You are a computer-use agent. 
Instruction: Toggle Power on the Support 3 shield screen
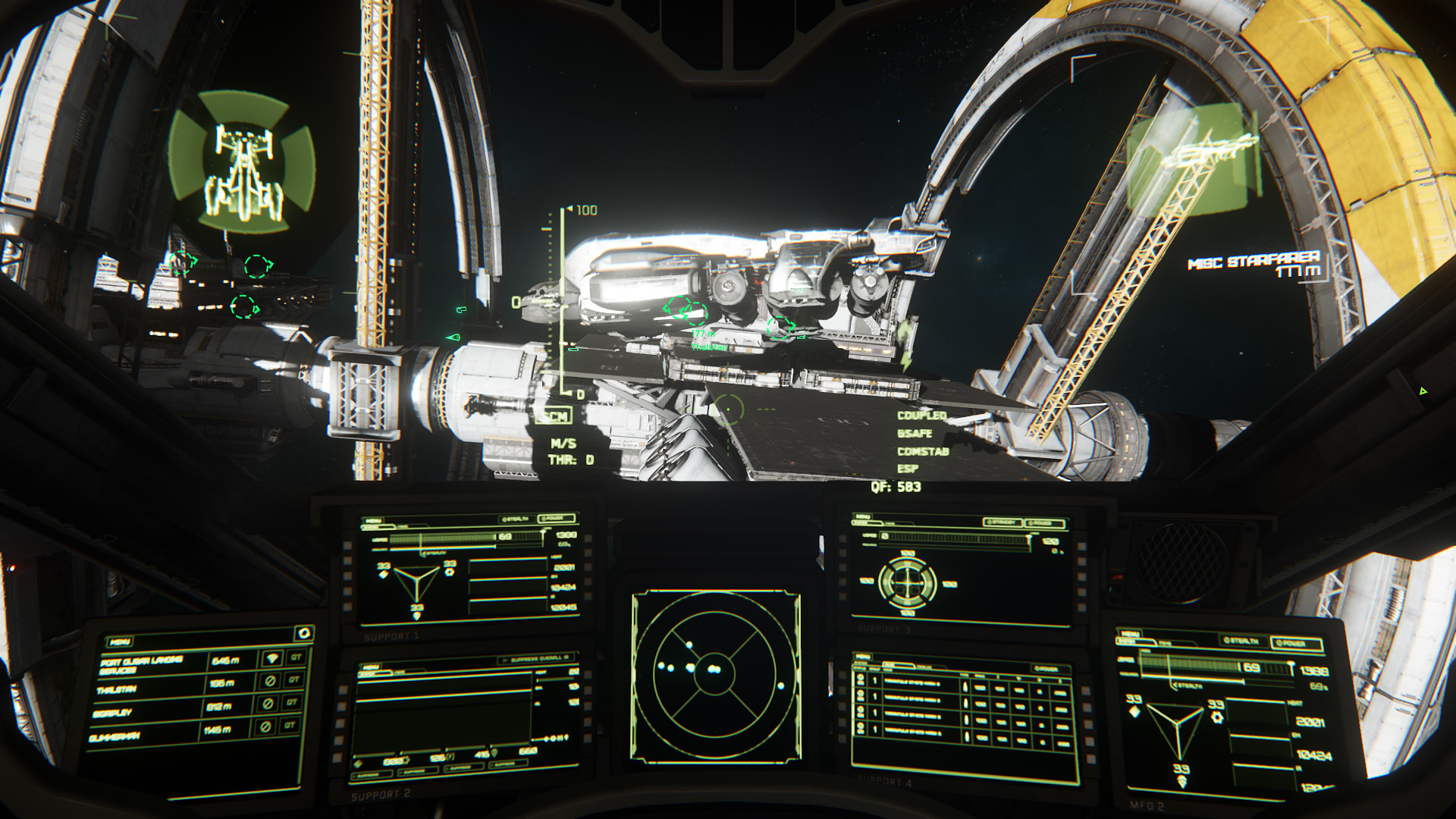(1044, 522)
